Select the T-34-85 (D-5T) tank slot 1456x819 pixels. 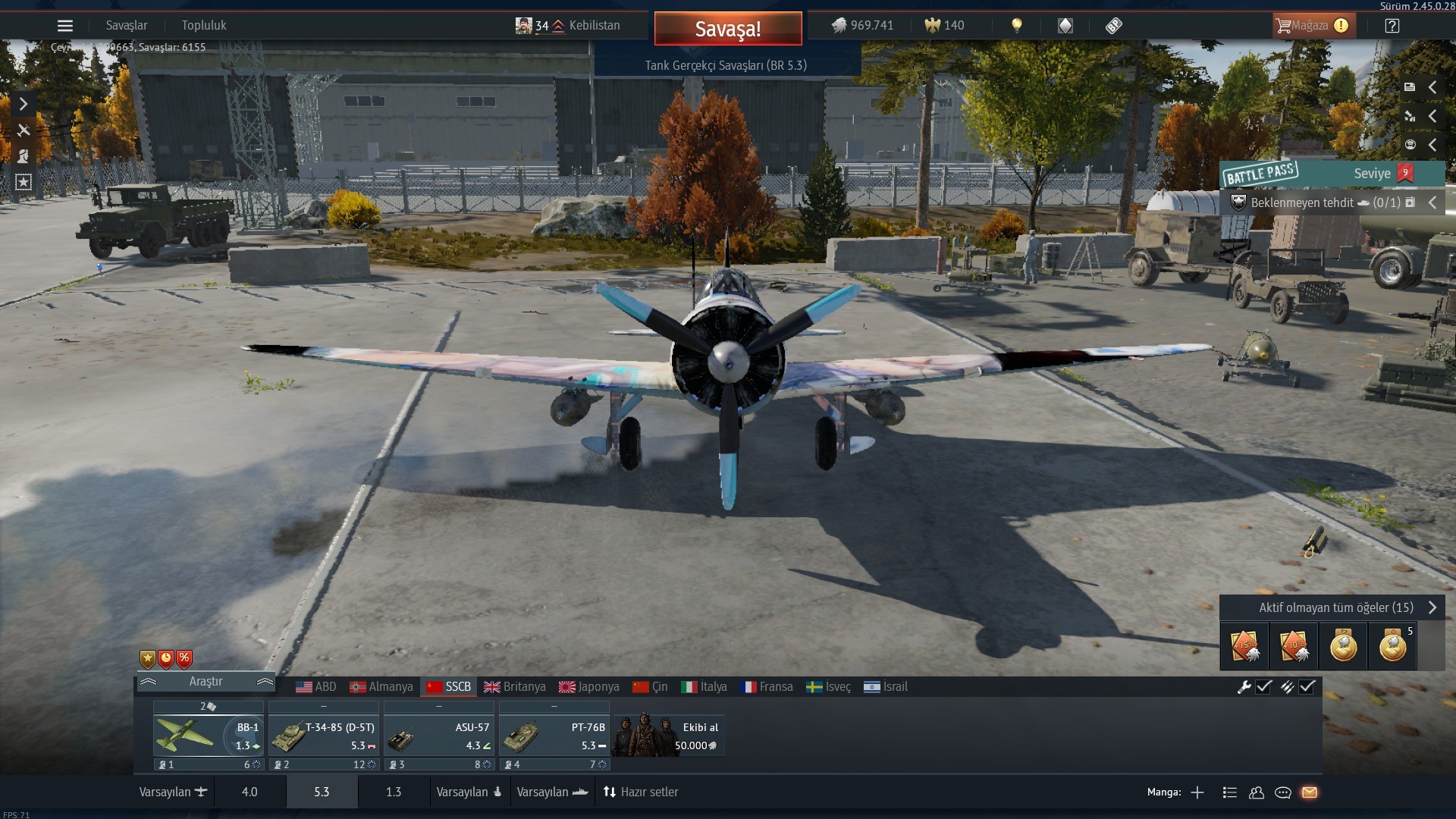324,736
